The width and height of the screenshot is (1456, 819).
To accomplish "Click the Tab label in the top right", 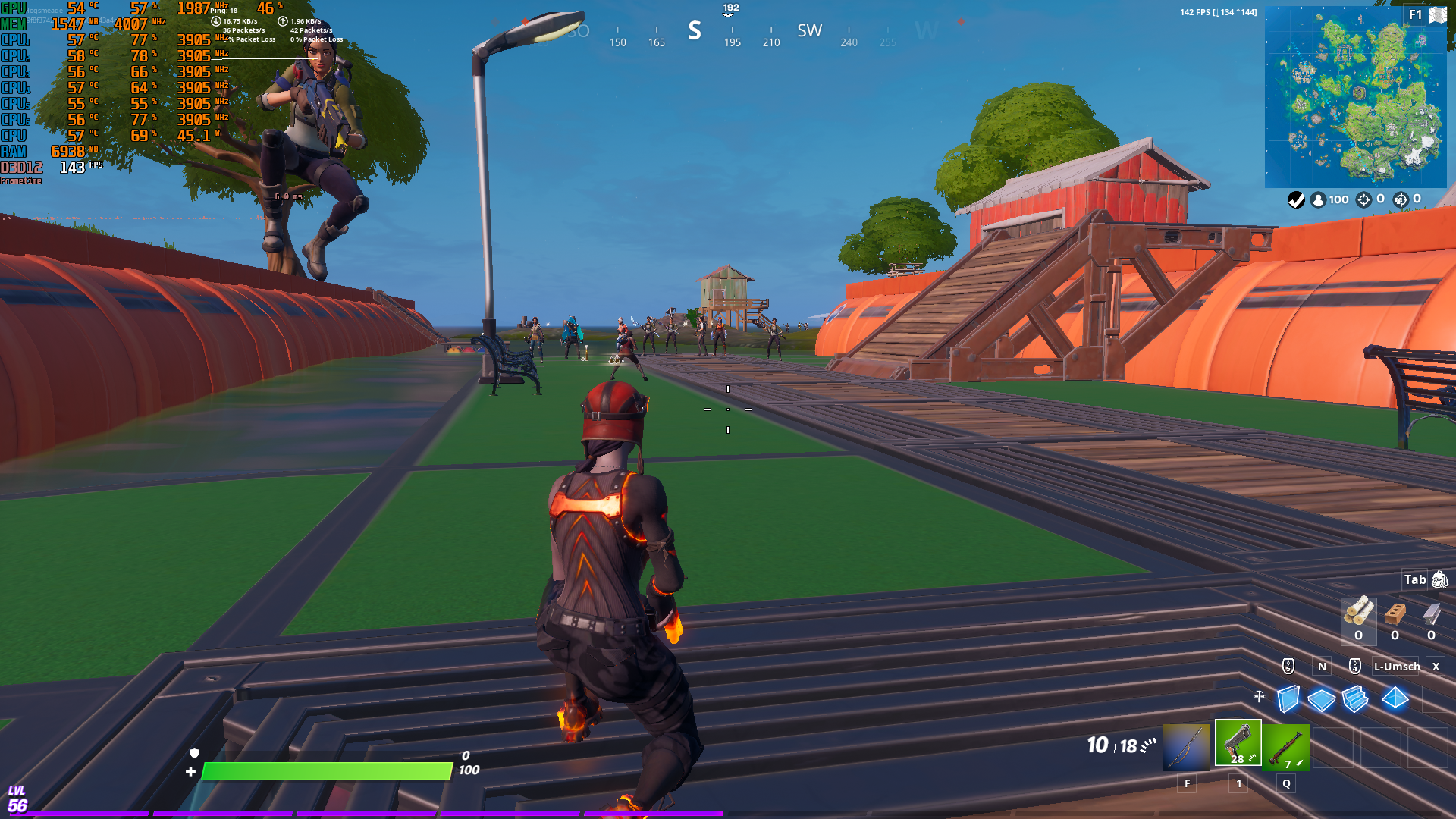I will click(x=1415, y=579).
